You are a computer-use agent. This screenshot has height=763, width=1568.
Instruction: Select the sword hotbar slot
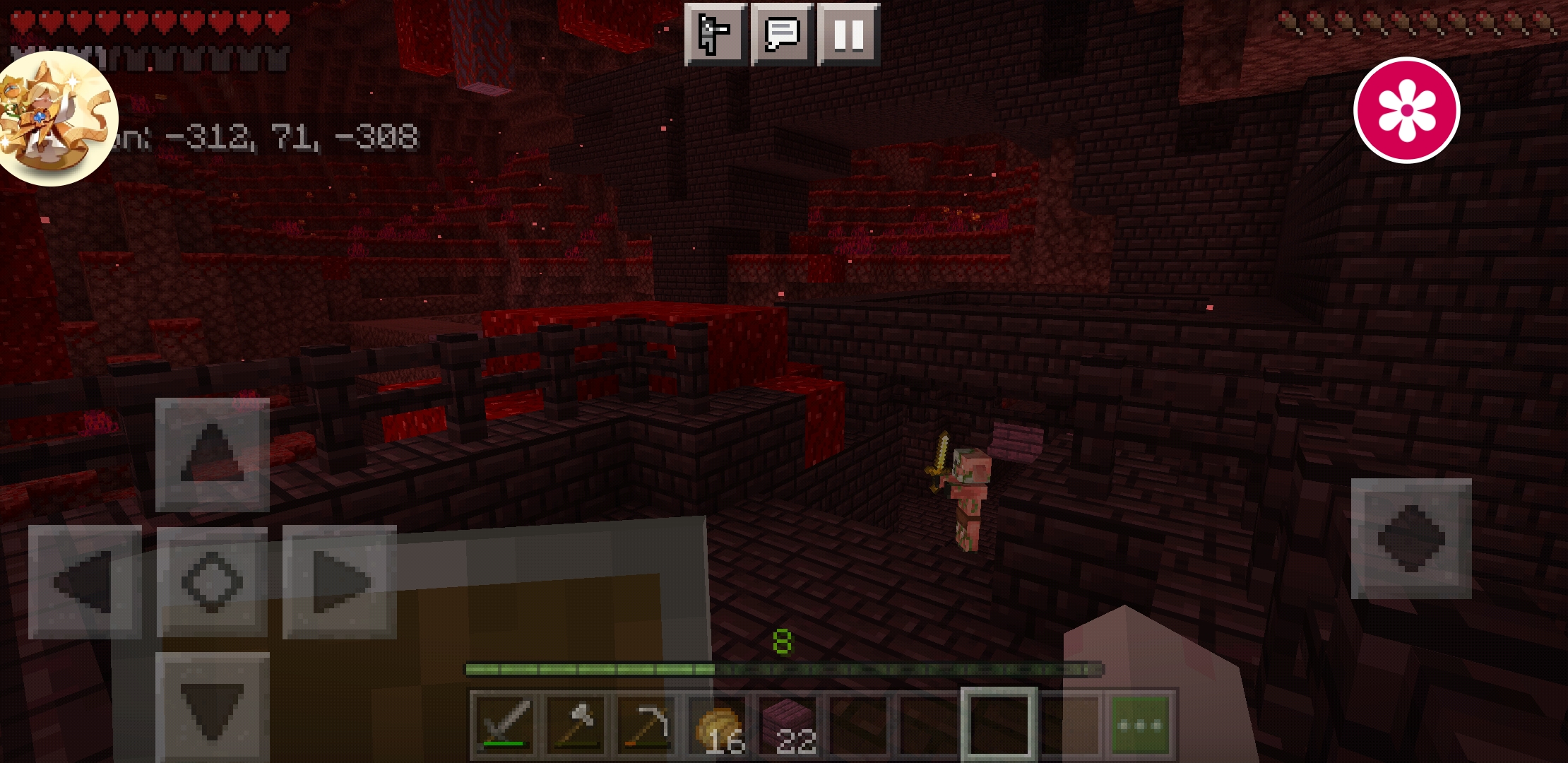coord(504,725)
